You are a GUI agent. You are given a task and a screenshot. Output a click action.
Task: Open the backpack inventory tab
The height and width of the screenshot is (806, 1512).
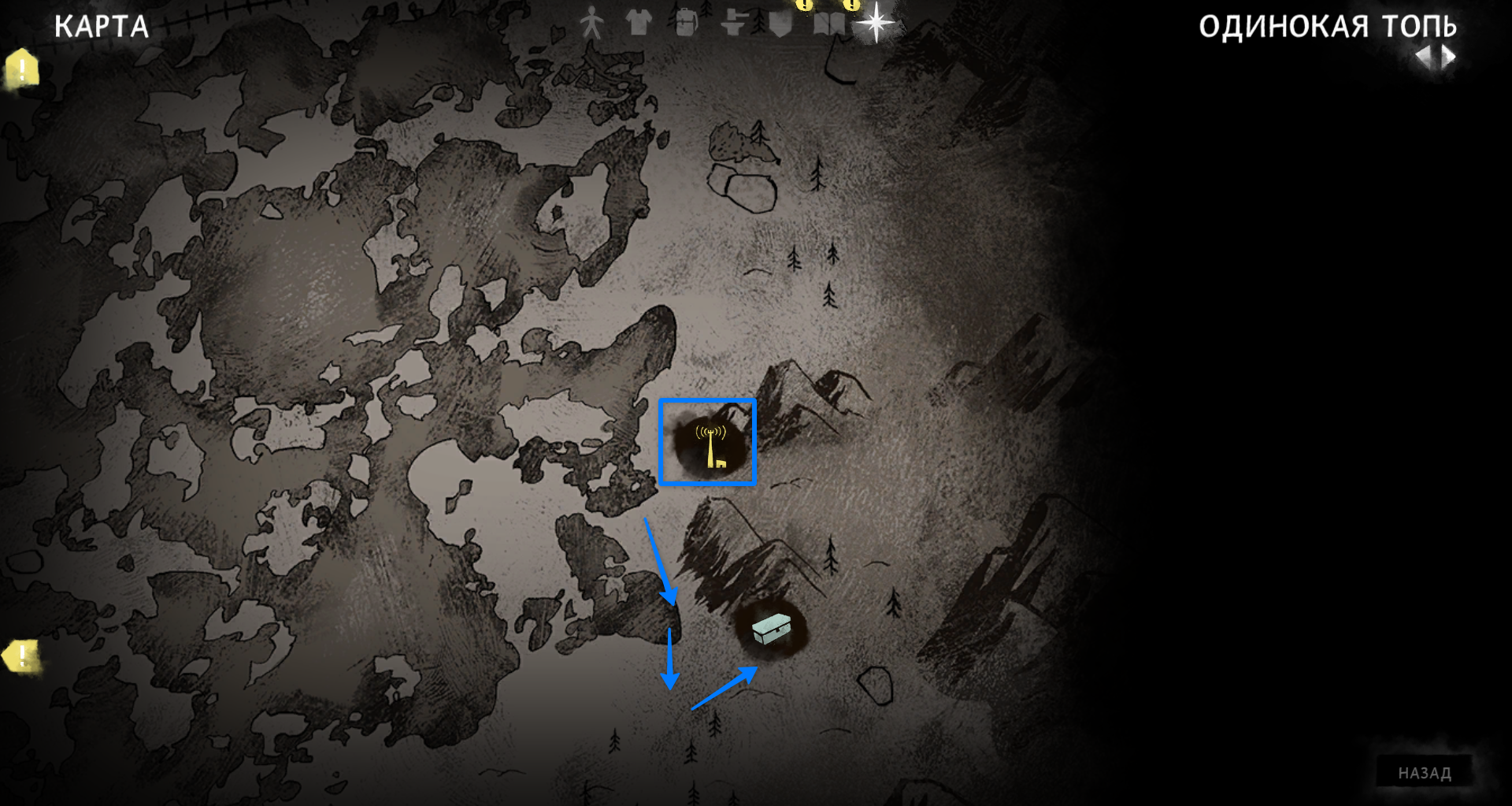[x=687, y=24]
